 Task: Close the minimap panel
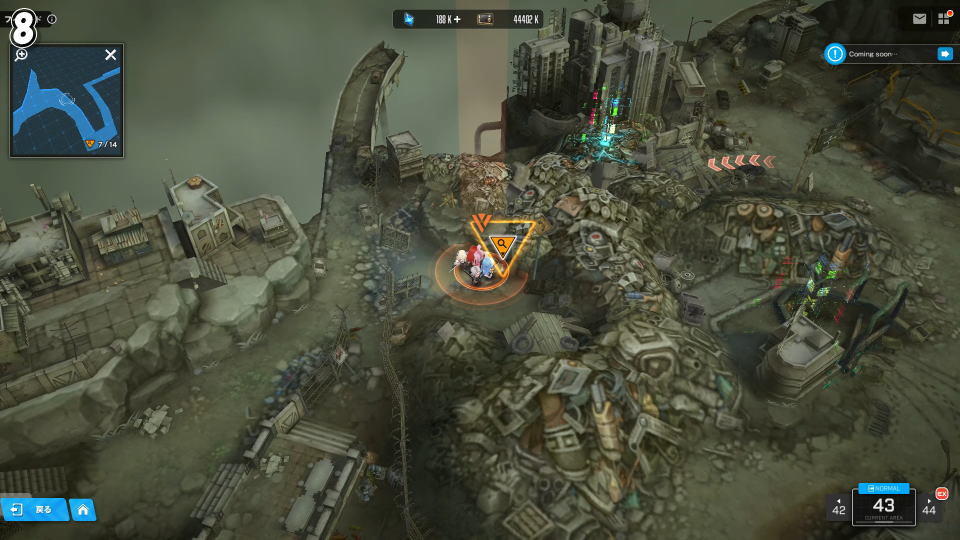(111, 55)
